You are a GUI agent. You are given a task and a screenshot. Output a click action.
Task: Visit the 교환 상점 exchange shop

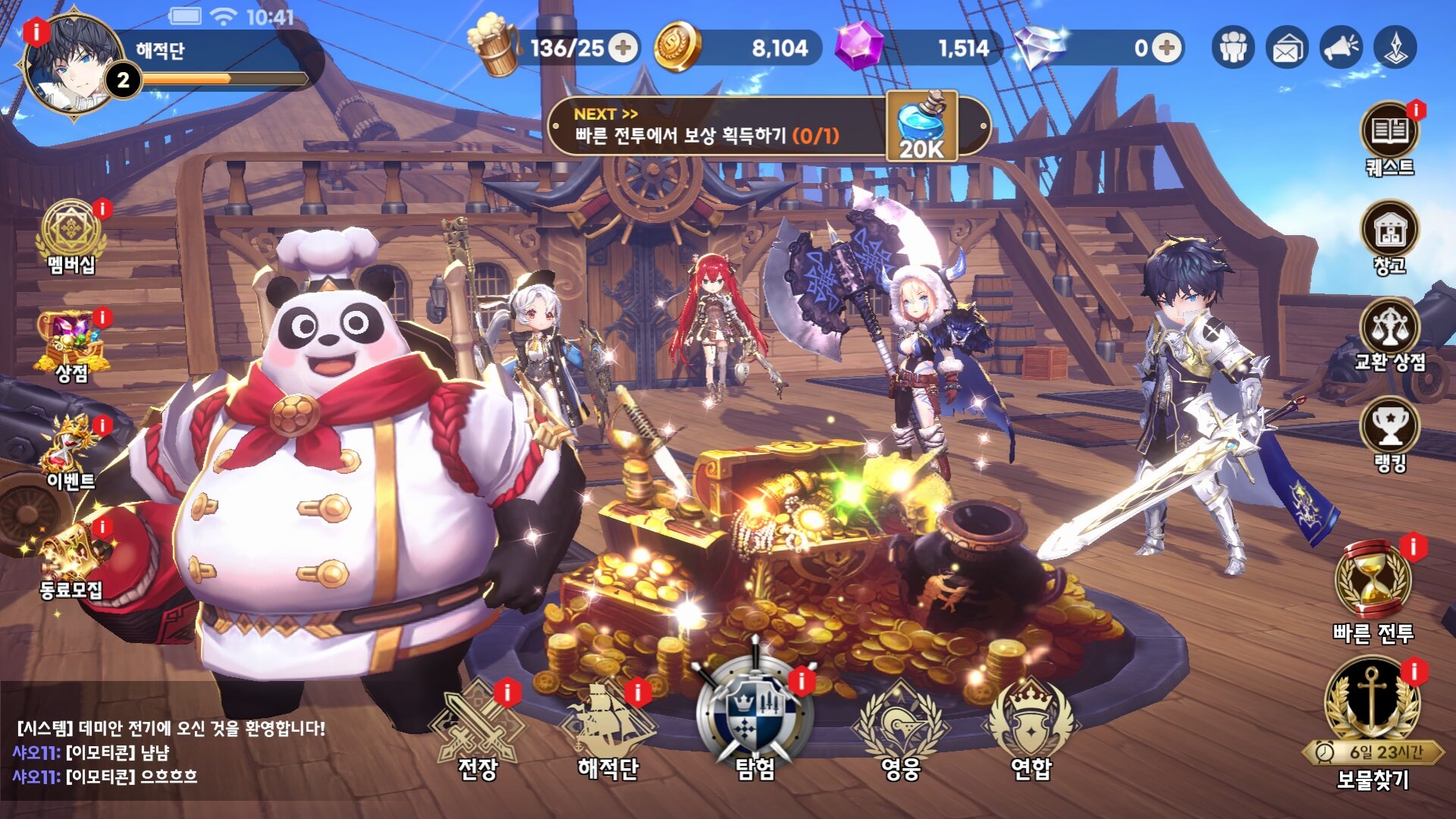point(1389,334)
